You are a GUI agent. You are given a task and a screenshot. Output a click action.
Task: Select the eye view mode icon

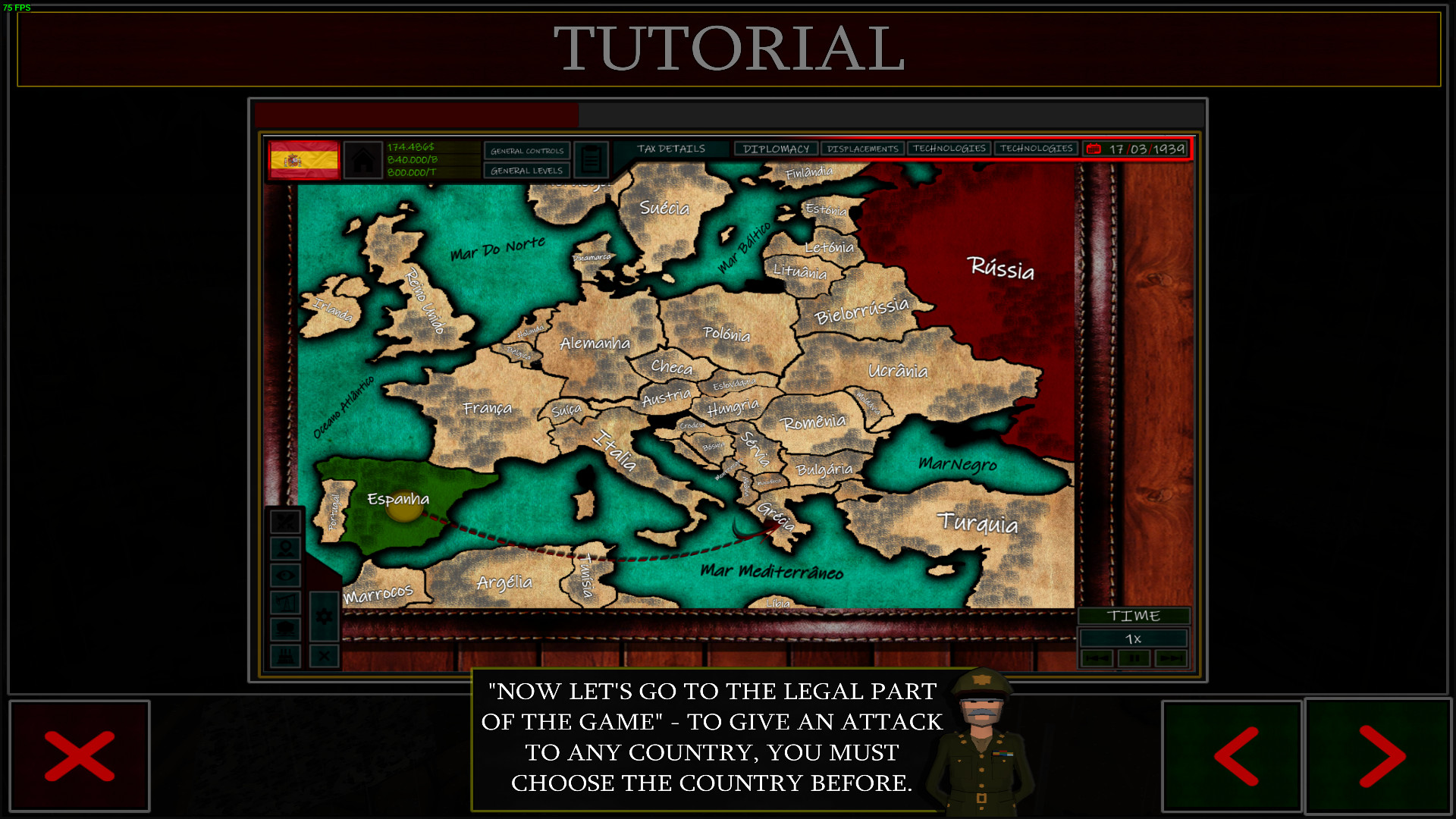[285, 575]
